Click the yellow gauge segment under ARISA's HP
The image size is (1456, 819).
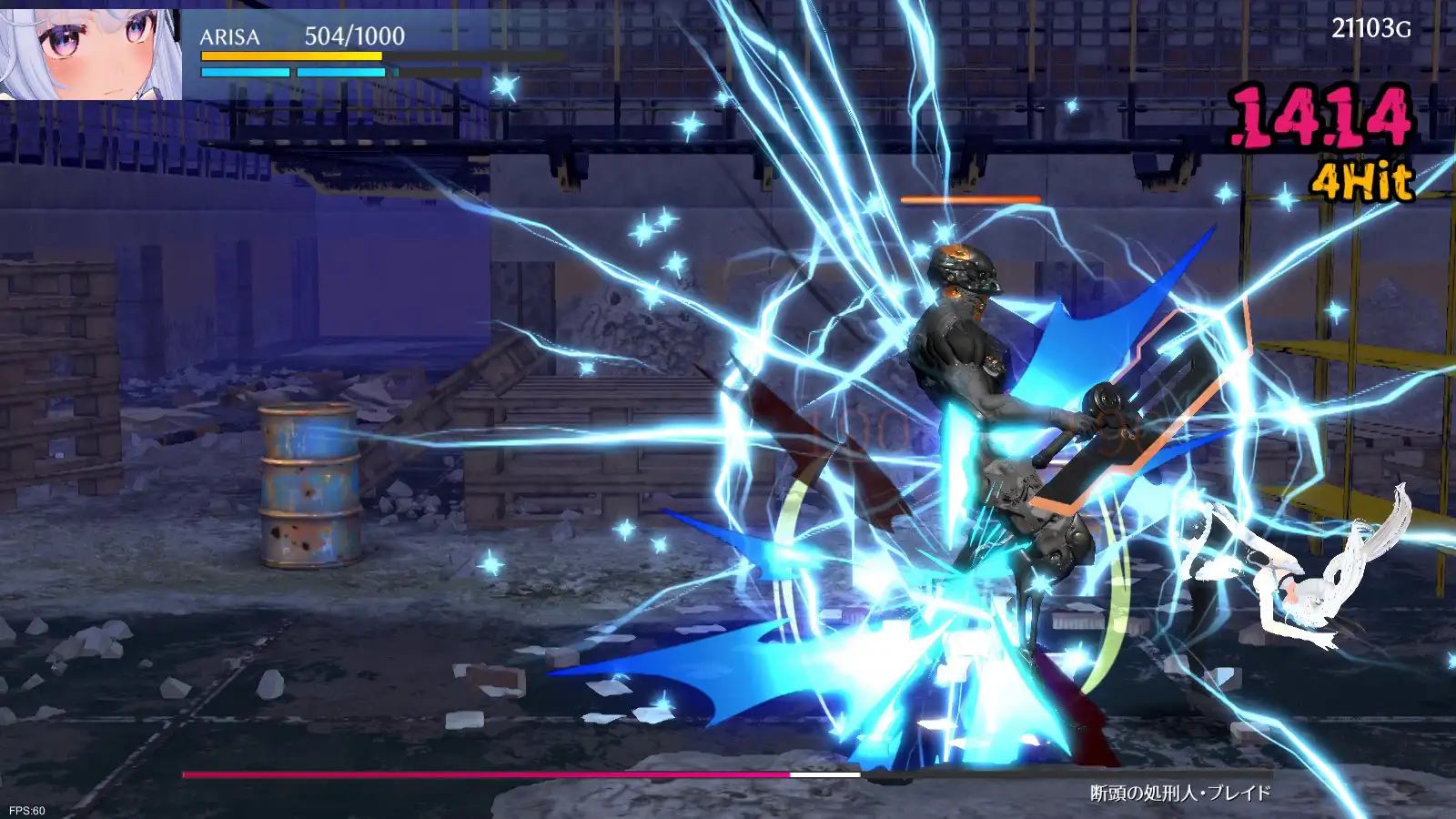pos(291,57)
